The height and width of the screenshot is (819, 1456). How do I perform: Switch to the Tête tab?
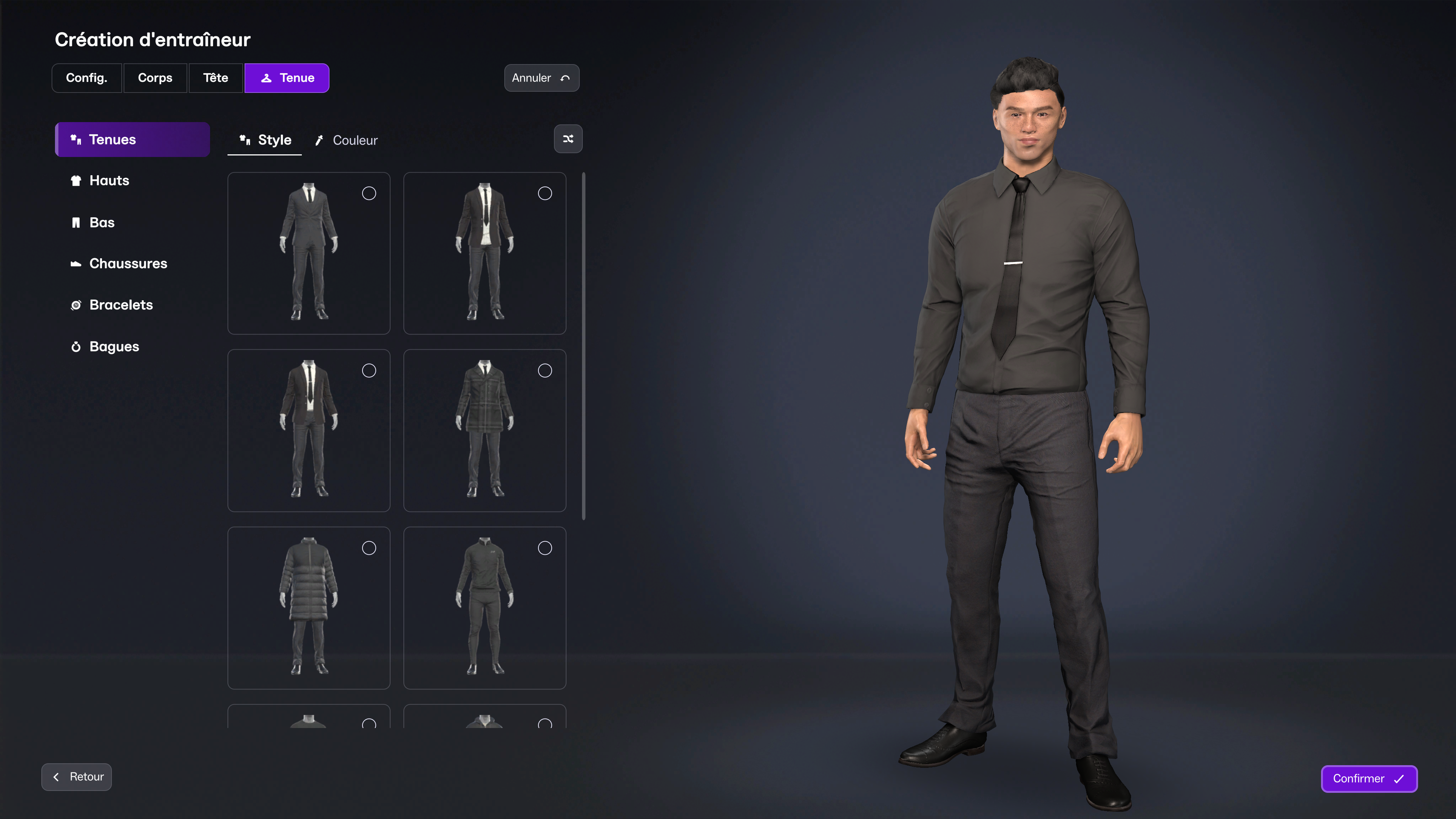pyautogui.click(x=215, y=77)
